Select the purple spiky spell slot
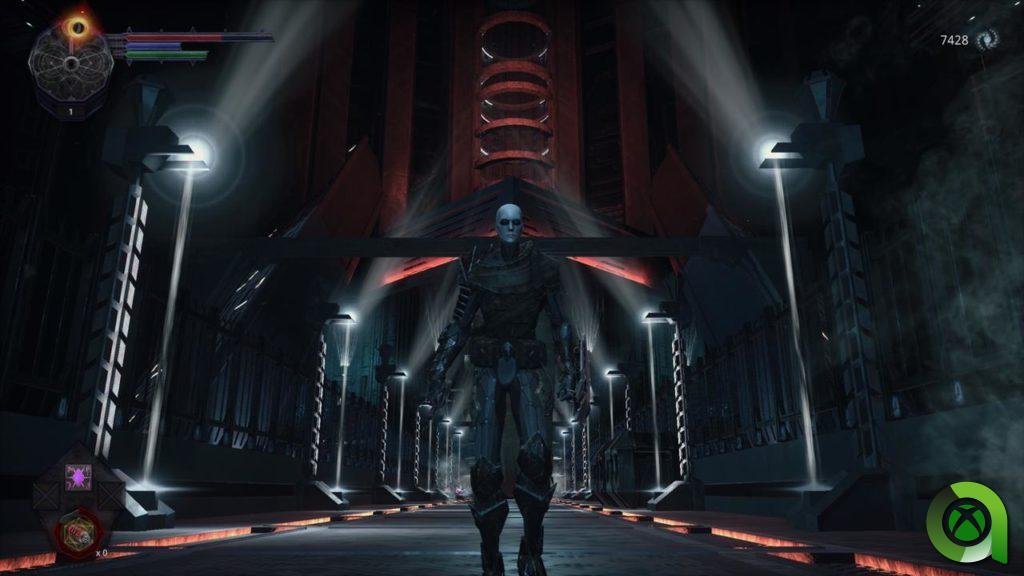 pyautogui.click(x=78, y=476)
